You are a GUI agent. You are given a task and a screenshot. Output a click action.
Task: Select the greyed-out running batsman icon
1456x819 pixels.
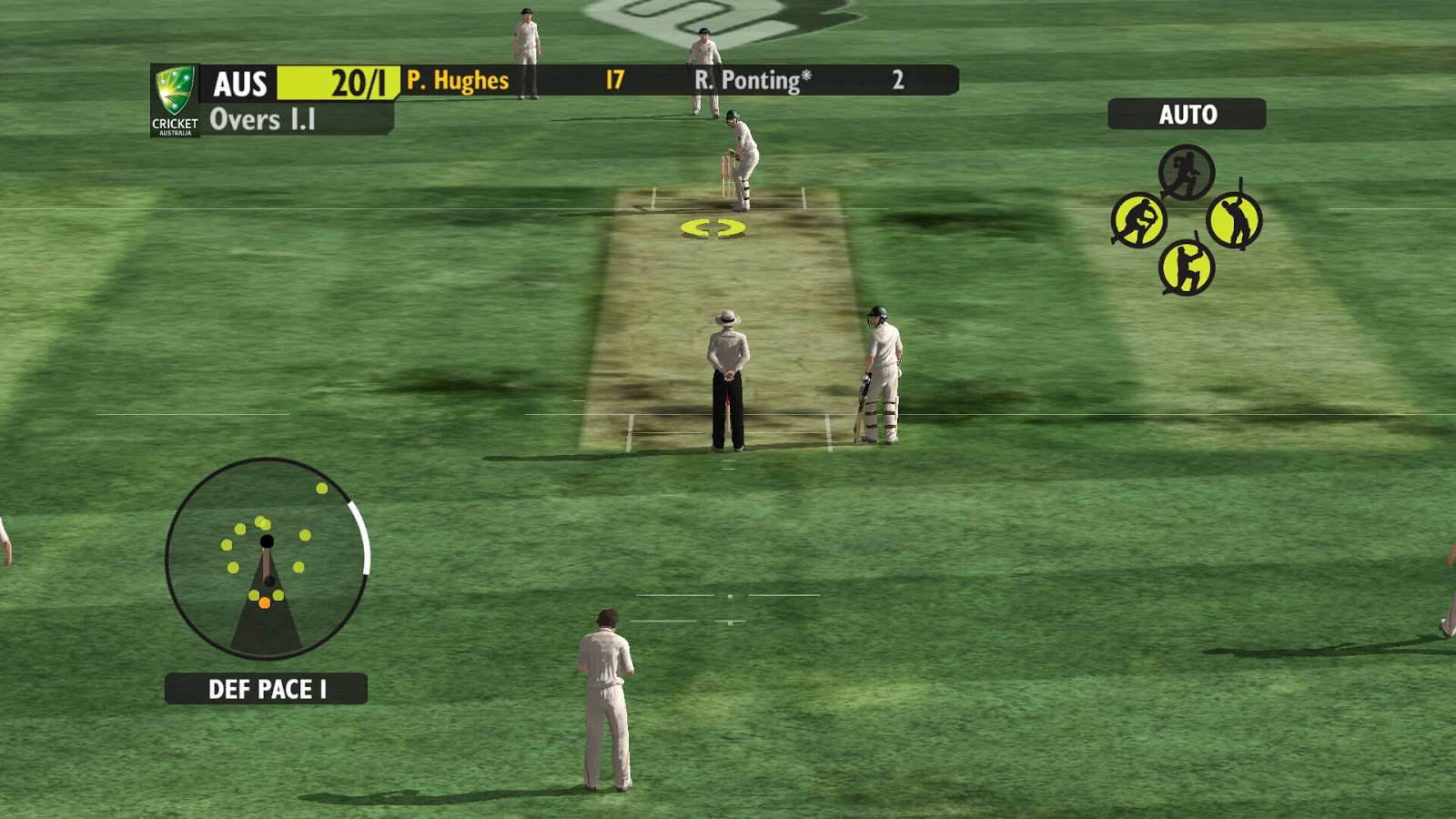[x=1186, y=172]
